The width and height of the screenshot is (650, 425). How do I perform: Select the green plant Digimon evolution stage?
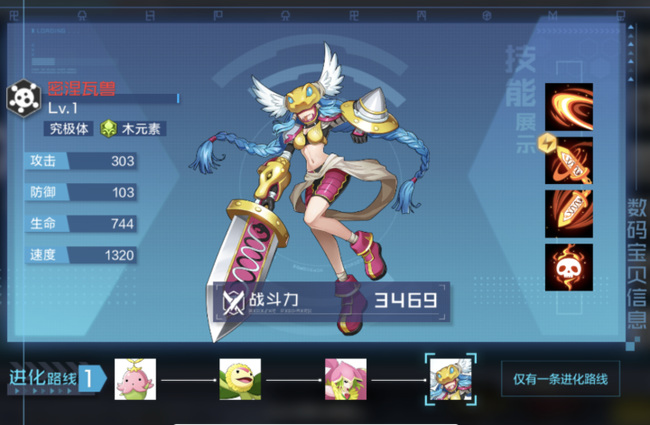(240, 379)
